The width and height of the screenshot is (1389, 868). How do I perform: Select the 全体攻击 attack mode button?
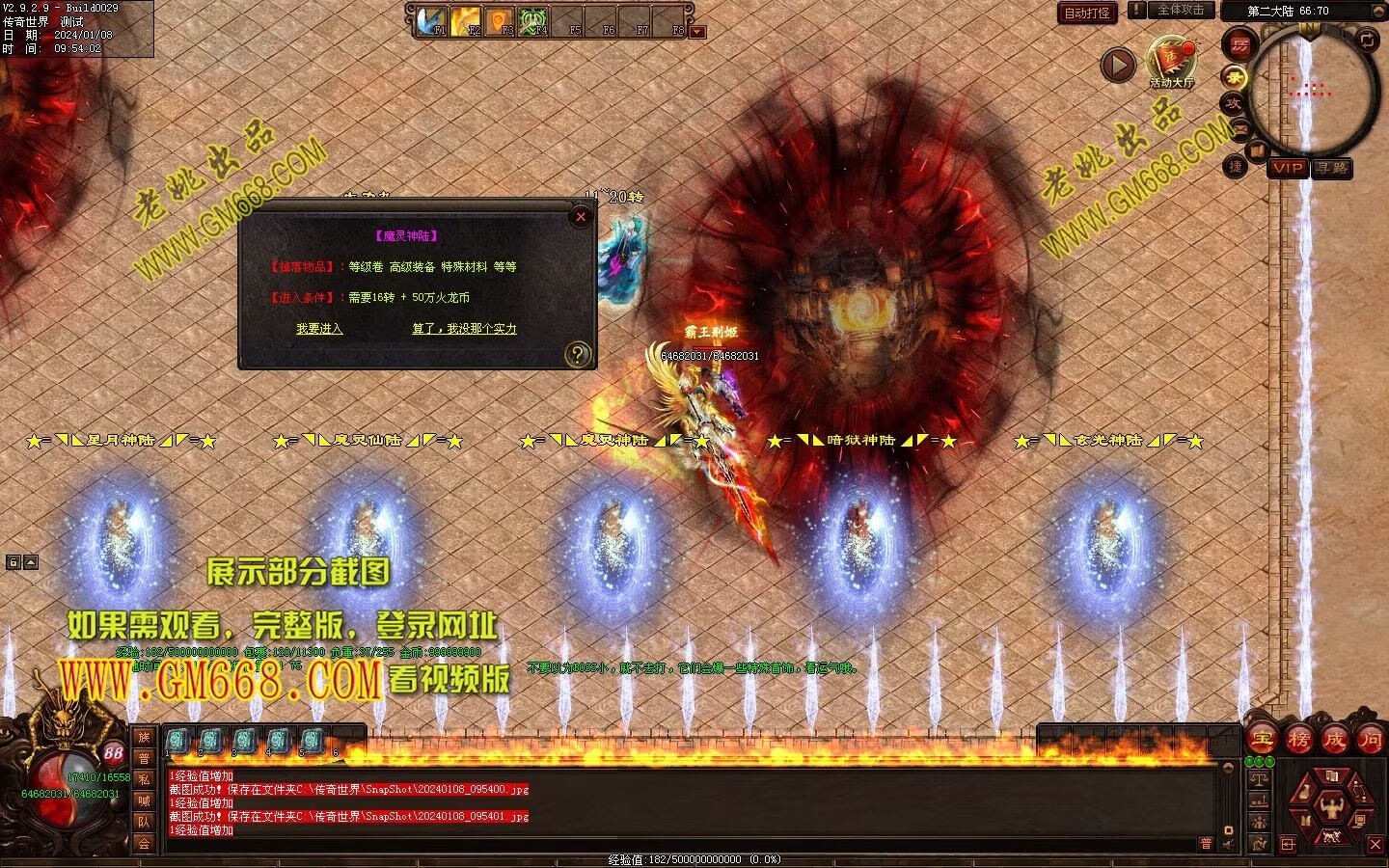point(1180,11)
